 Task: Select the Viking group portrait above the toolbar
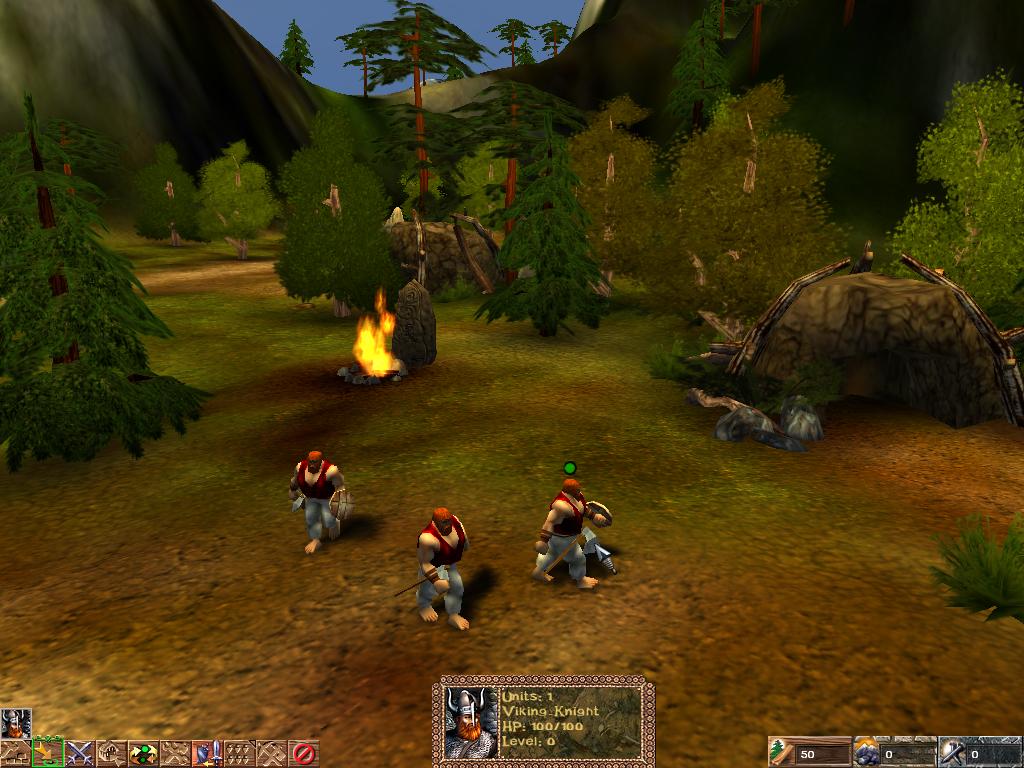coord(15,723)
